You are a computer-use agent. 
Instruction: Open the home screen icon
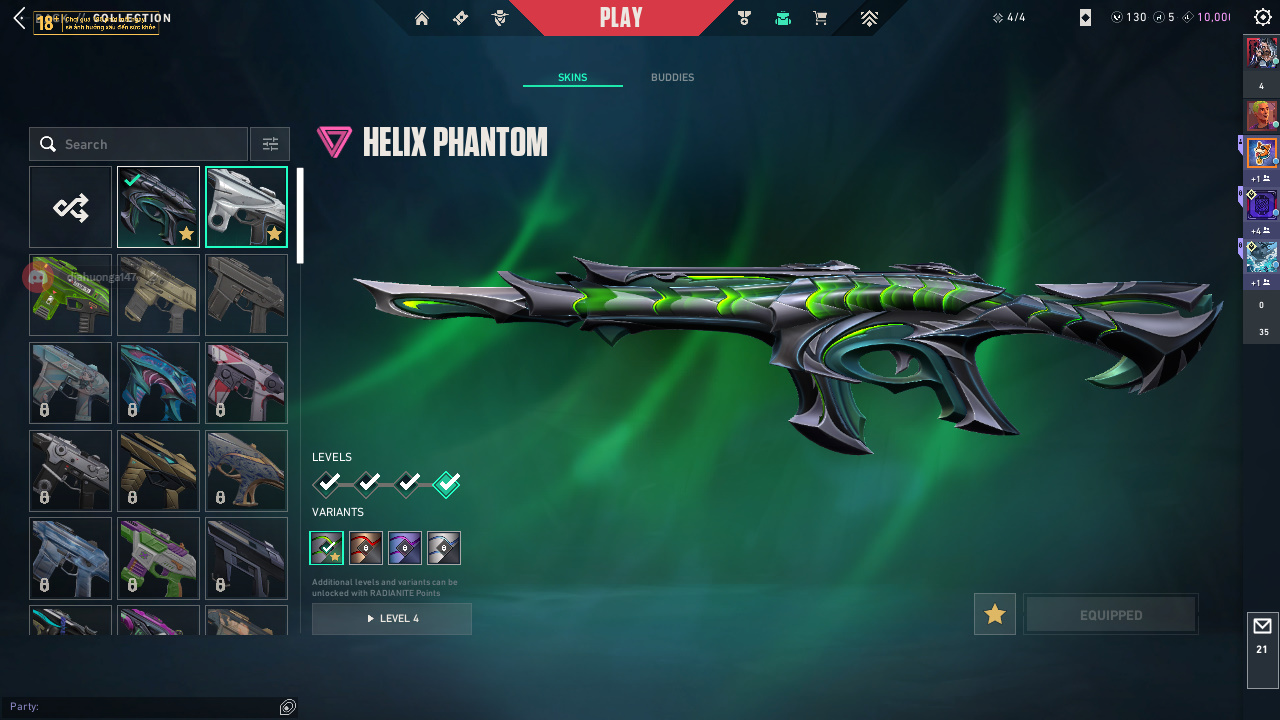[422, 18]
